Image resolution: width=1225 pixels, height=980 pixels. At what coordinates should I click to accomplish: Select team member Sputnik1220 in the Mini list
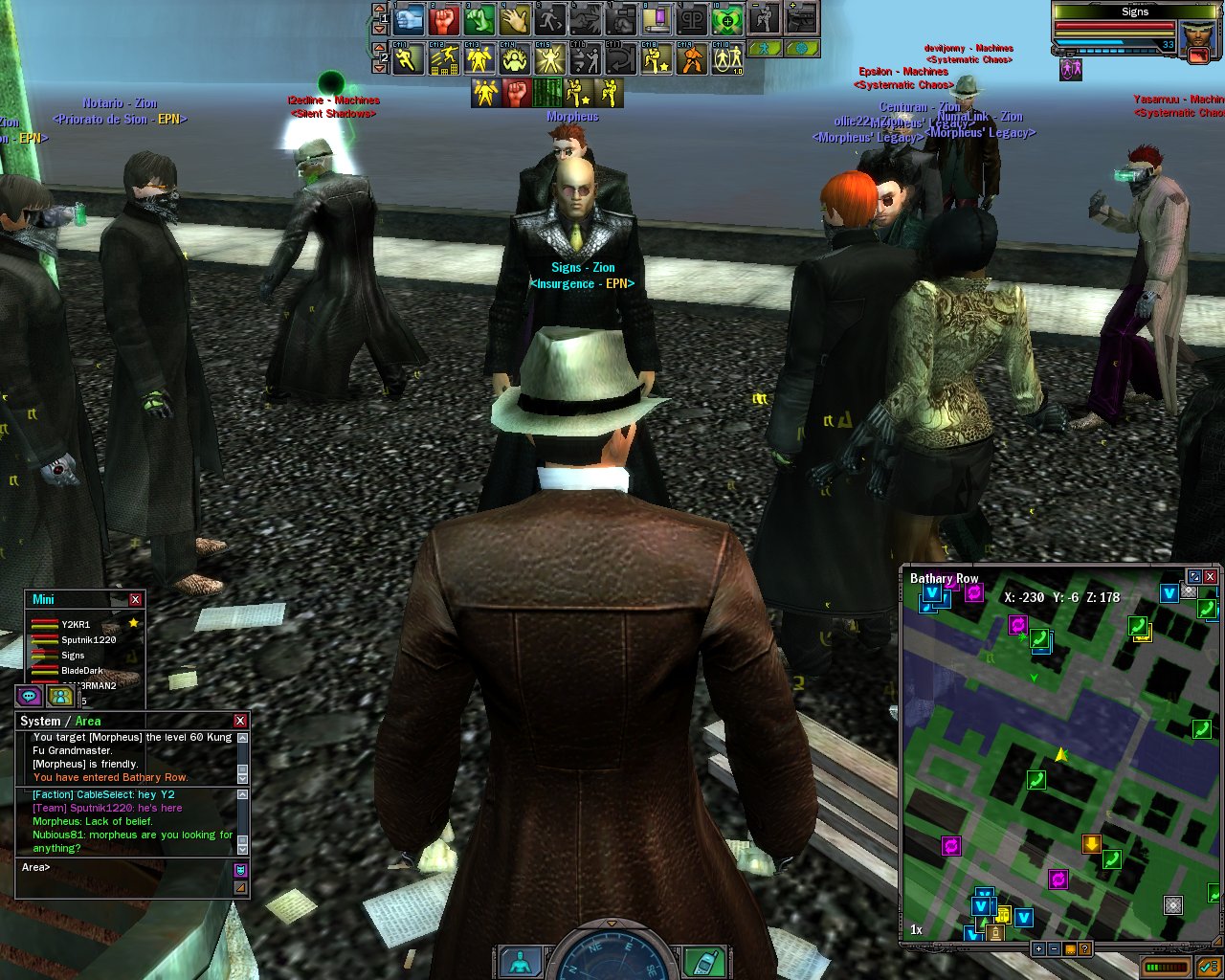88,640
